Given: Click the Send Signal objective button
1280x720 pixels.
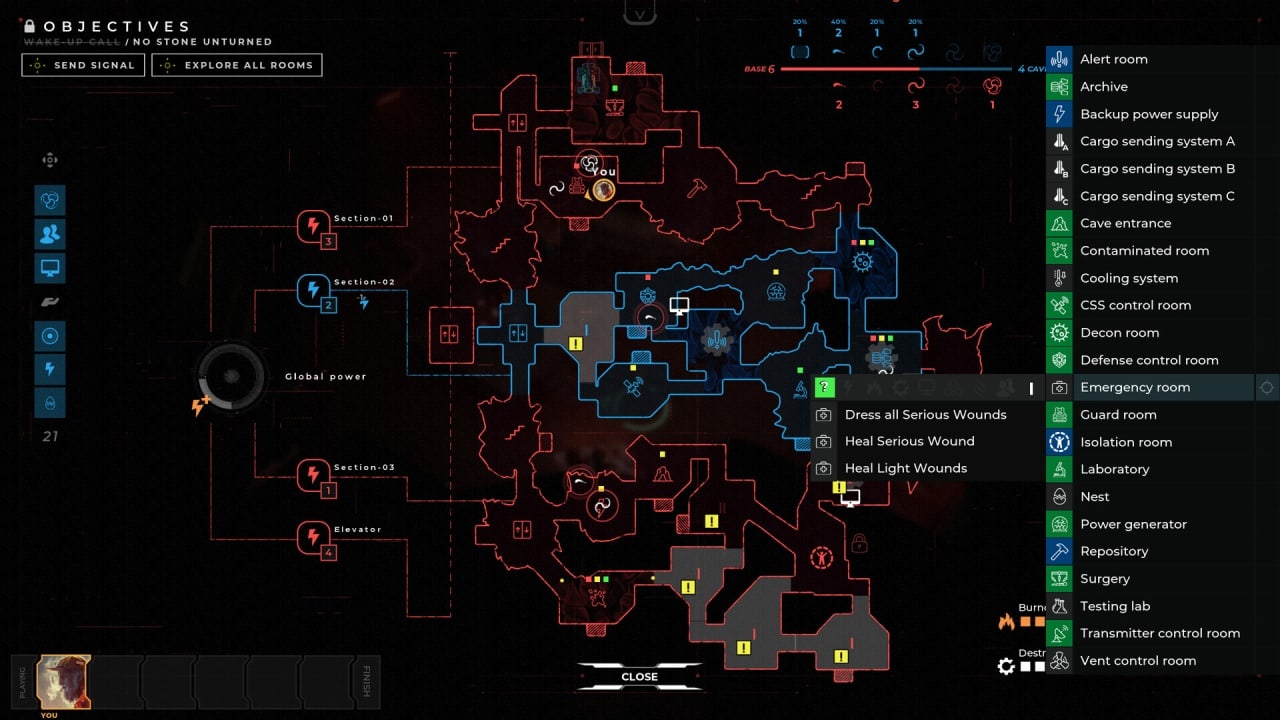Looking at the screenshot, I should 84,65.
